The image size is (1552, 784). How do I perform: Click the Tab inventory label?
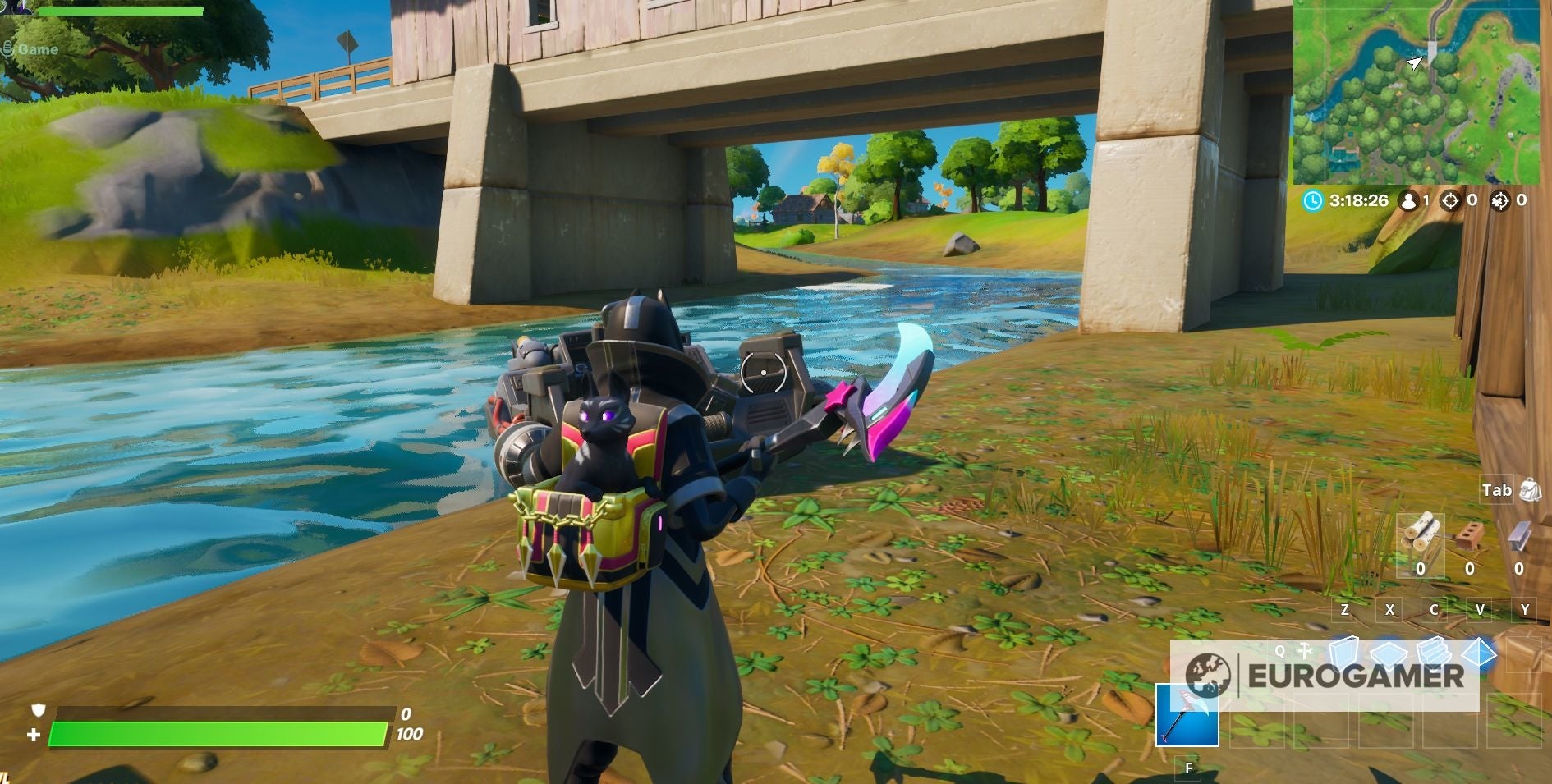(x=1498, y=489)
